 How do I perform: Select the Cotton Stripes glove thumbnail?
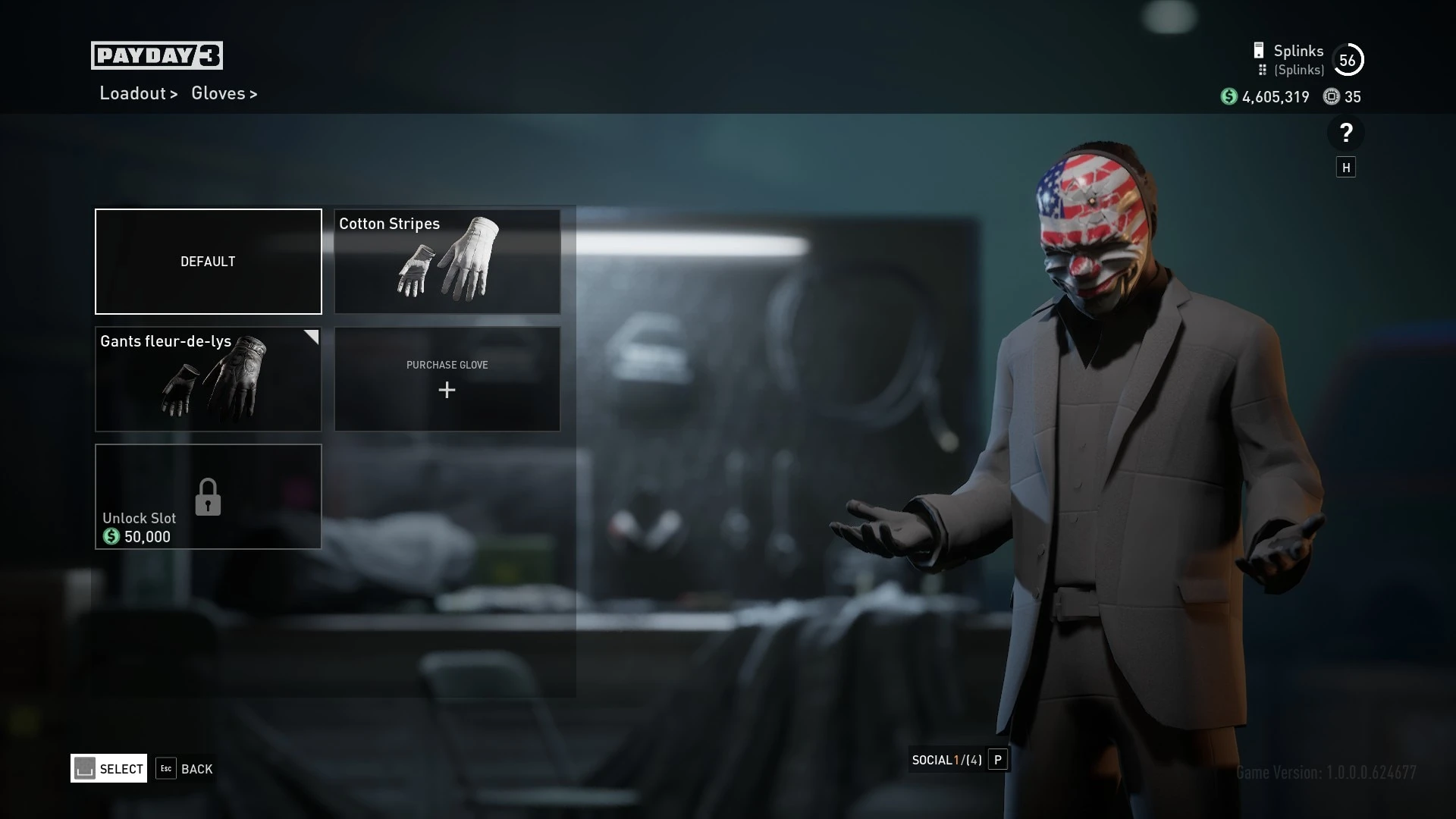pos(447,261)
